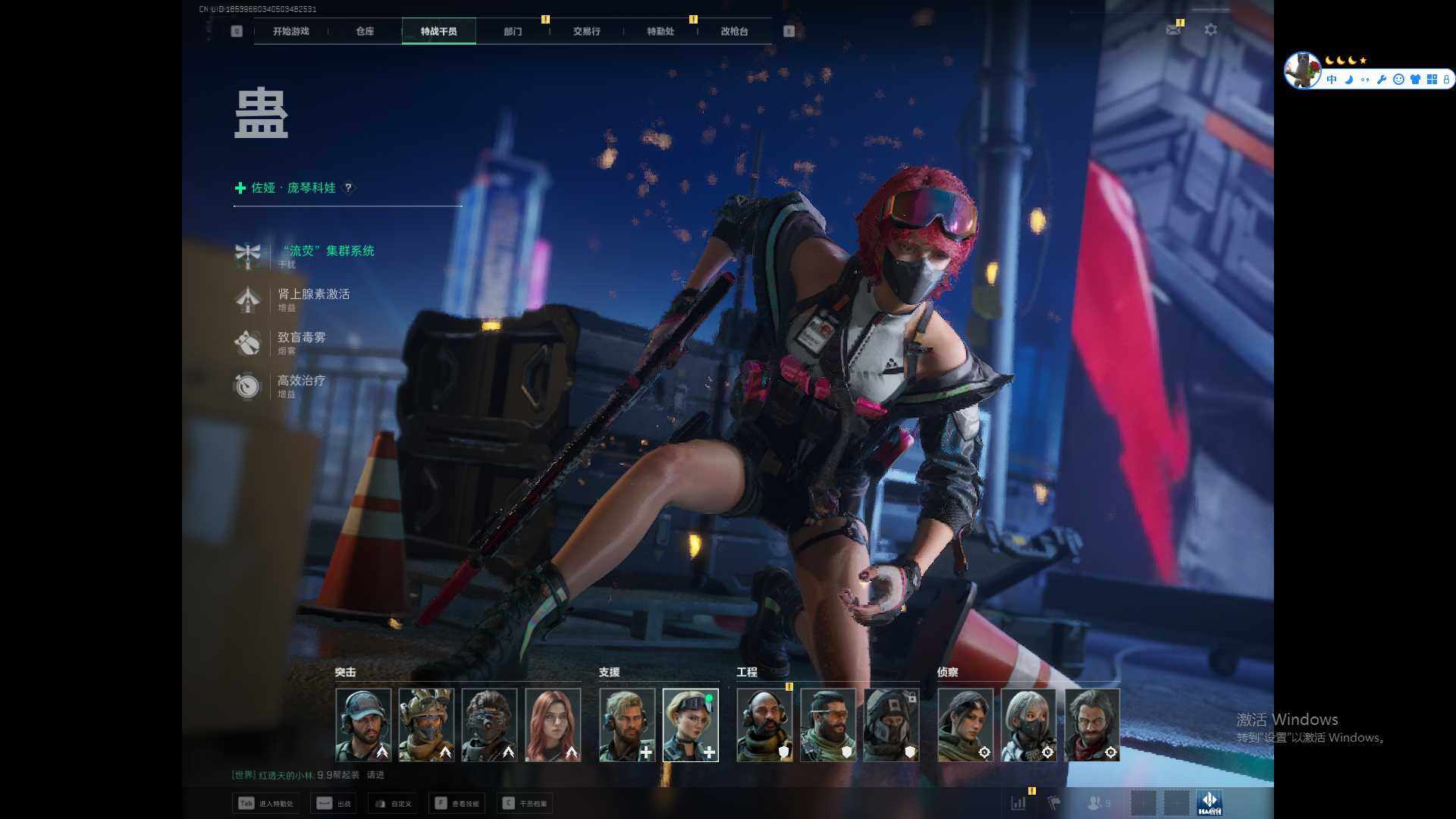
Task: Go to the 部门 (Department) tab
Action: tap(513, 31)
